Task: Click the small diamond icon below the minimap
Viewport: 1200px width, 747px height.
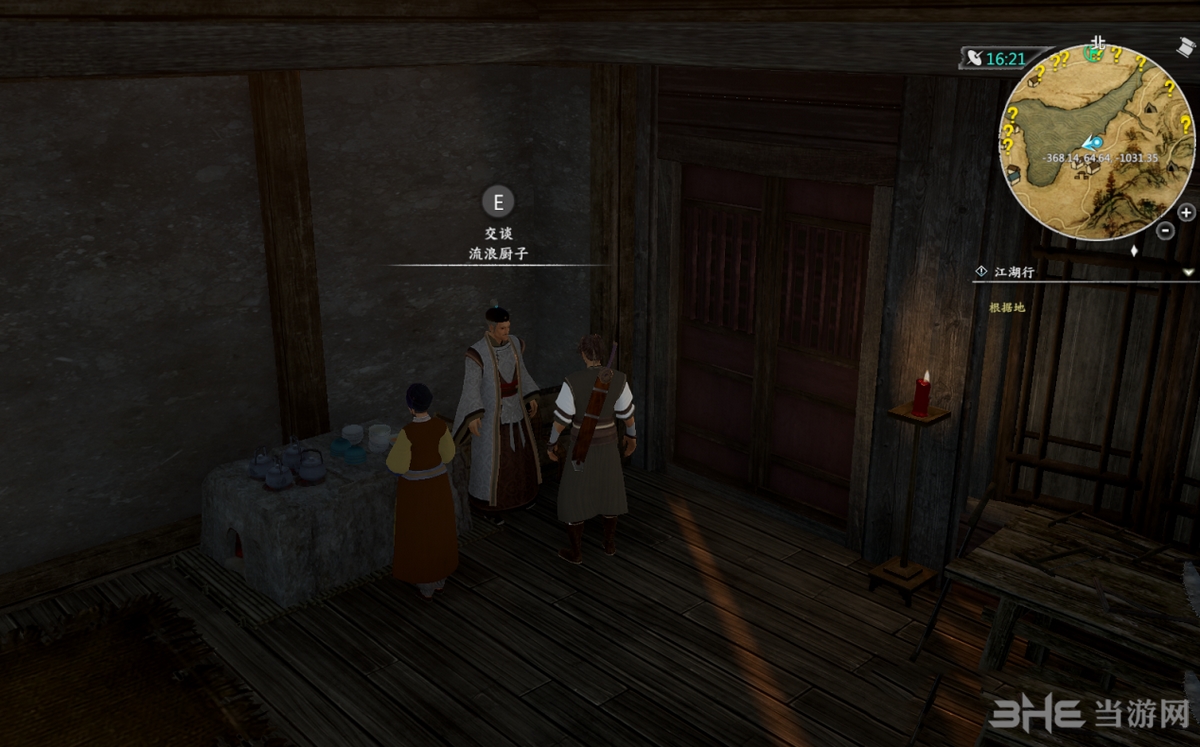Action: coord(1134,251)
